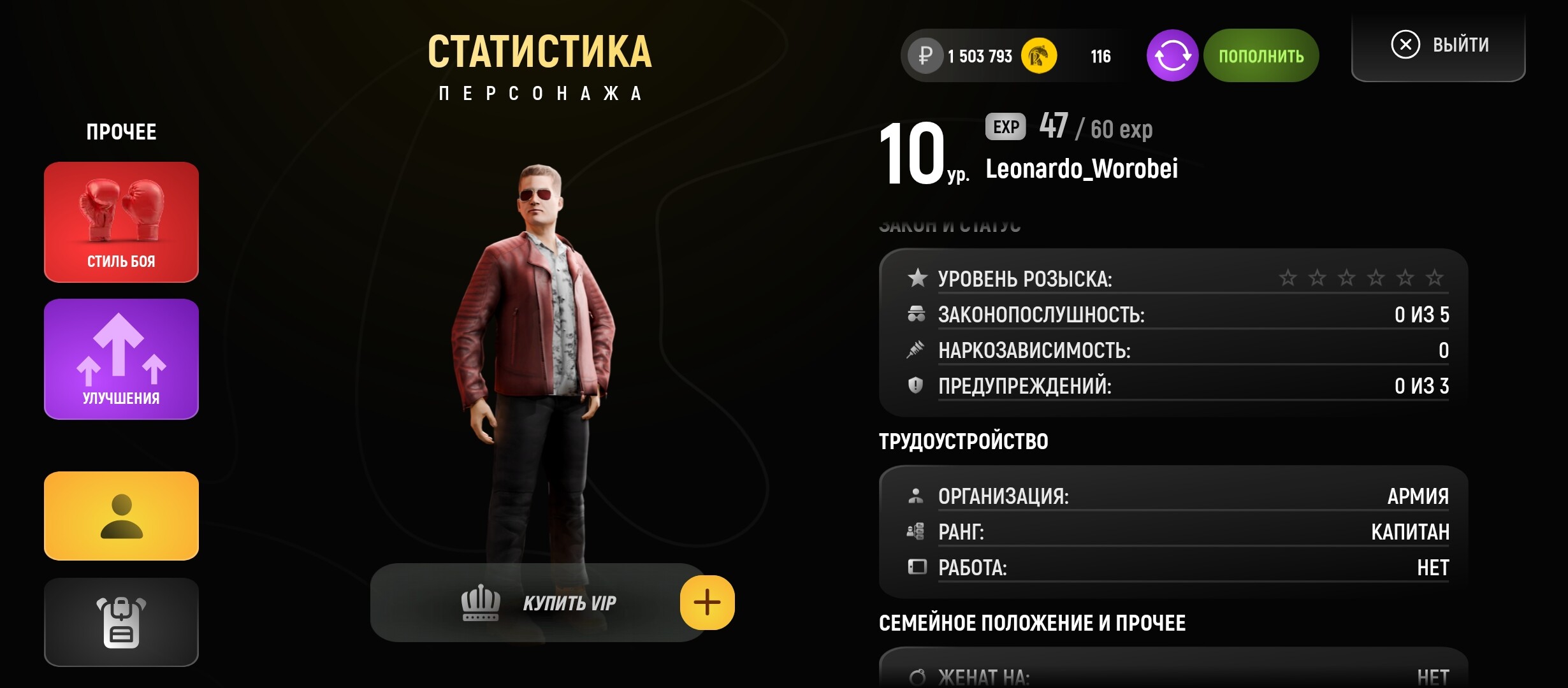Click ВЫЙТИ to exit the statistics screen
Image resolution: width=1568 pixels, height=688 pixels.
pyautogui.click(x=1460, y=45)
